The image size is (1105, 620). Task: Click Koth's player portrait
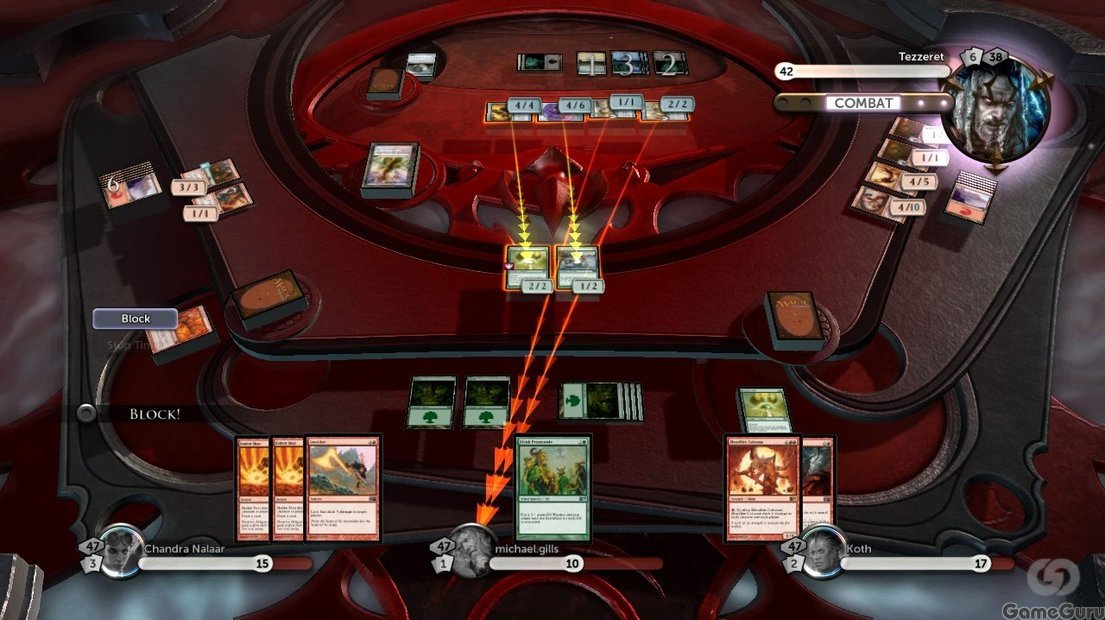point(822,549)
